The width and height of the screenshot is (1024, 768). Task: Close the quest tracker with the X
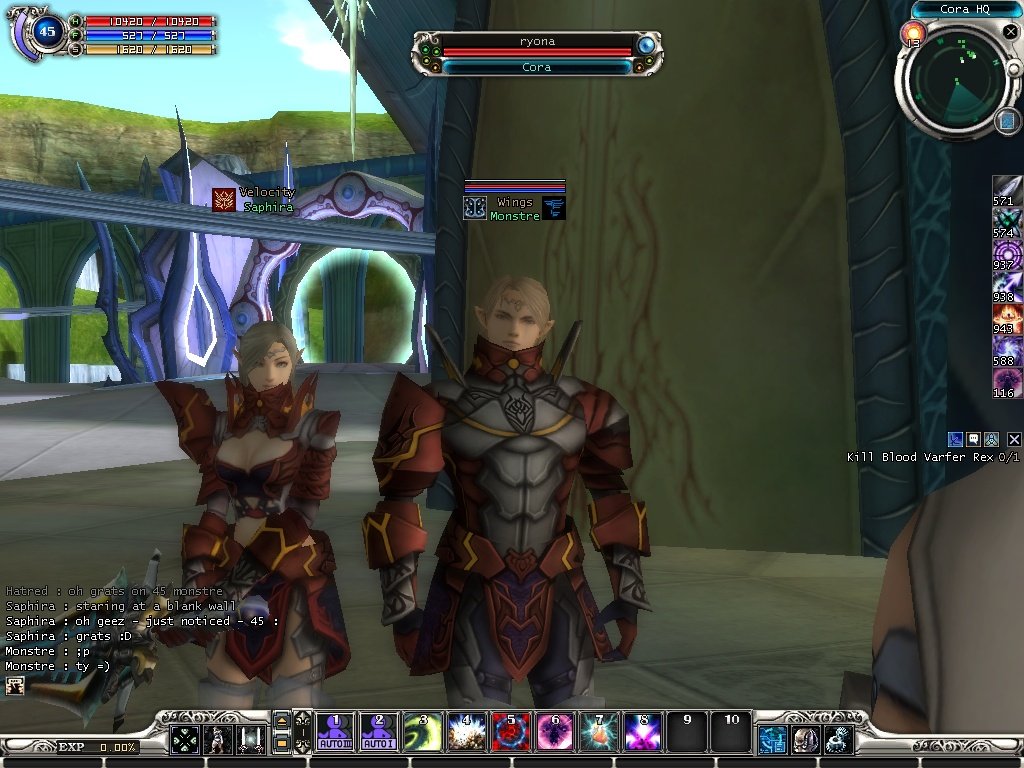click(1014, 439)
